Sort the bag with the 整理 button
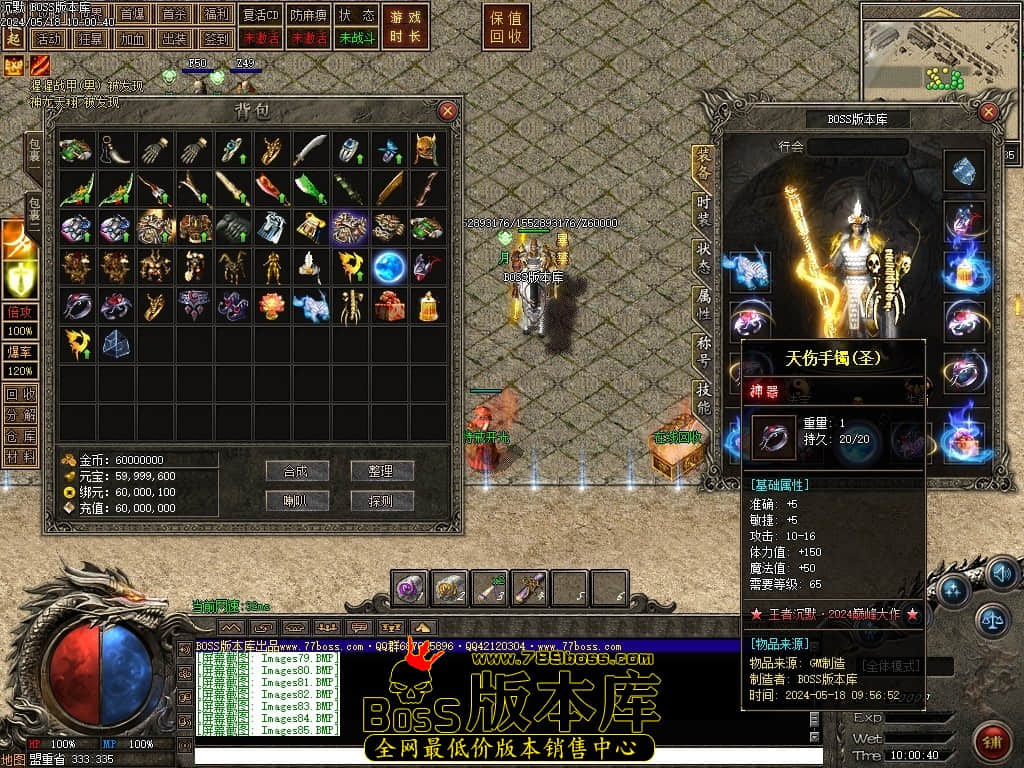 (x=382, y=471)
